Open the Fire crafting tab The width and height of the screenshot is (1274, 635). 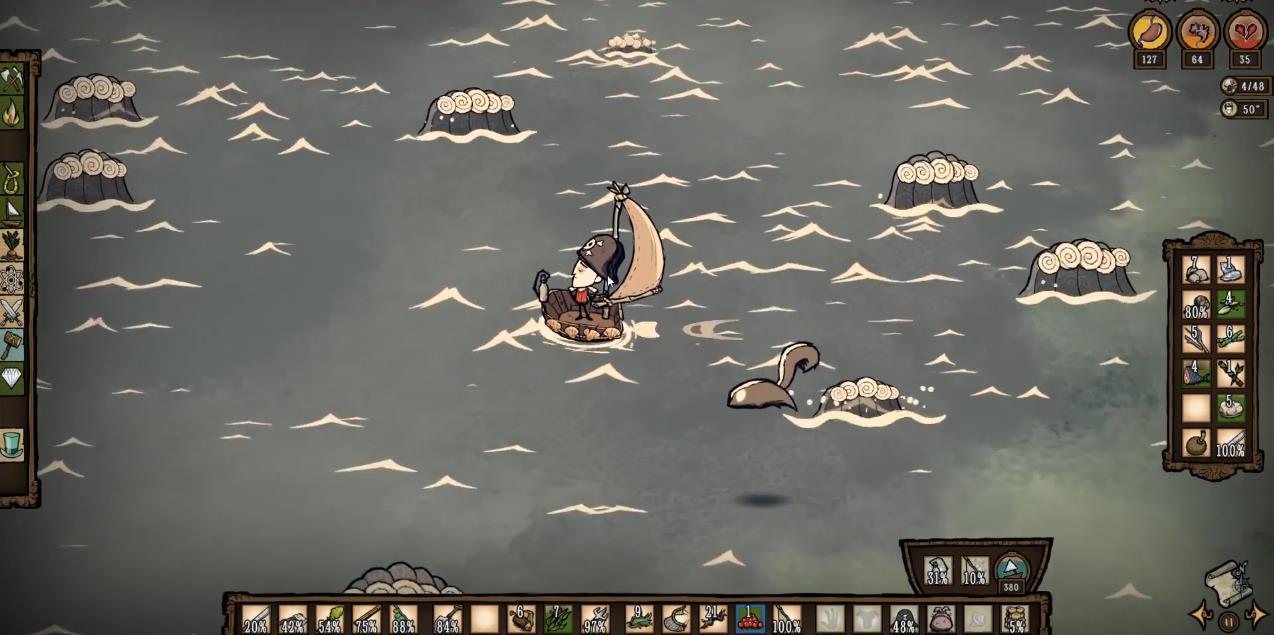coord(12,112)
